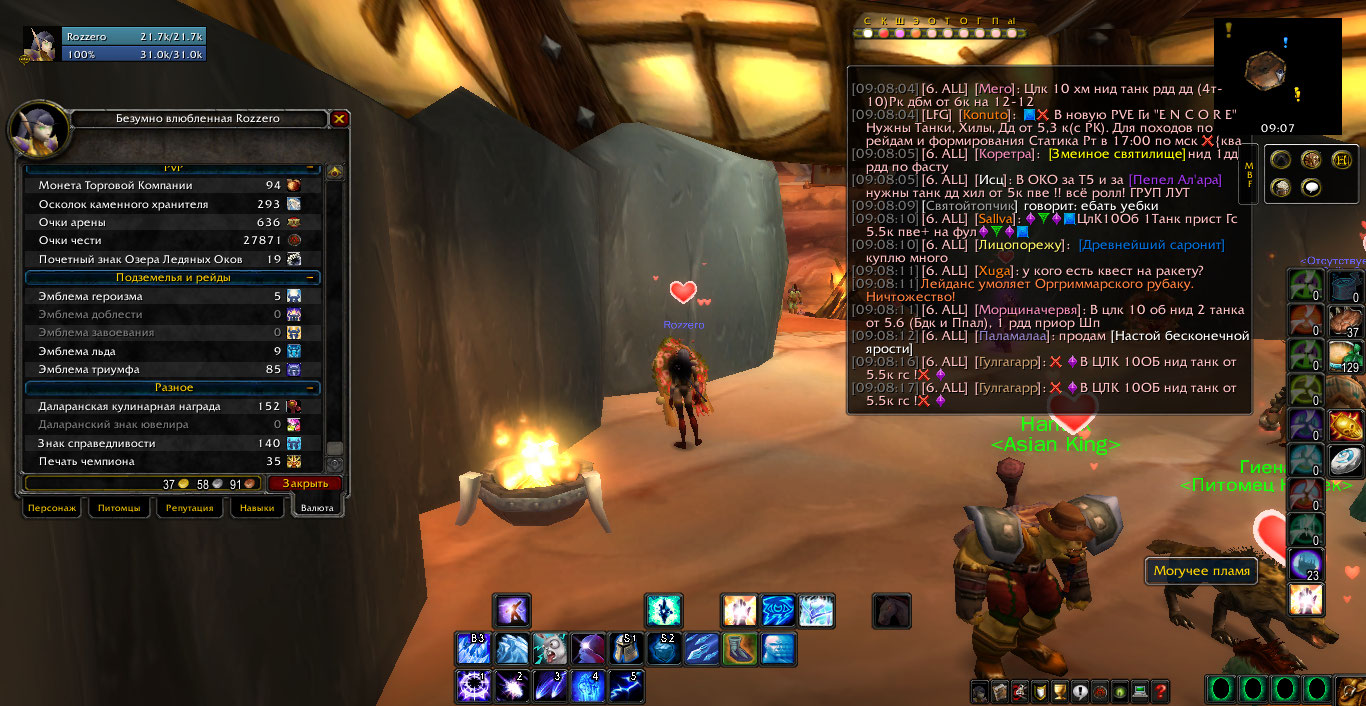Collapse the Подземелья и рейды section

click(311, 277)
